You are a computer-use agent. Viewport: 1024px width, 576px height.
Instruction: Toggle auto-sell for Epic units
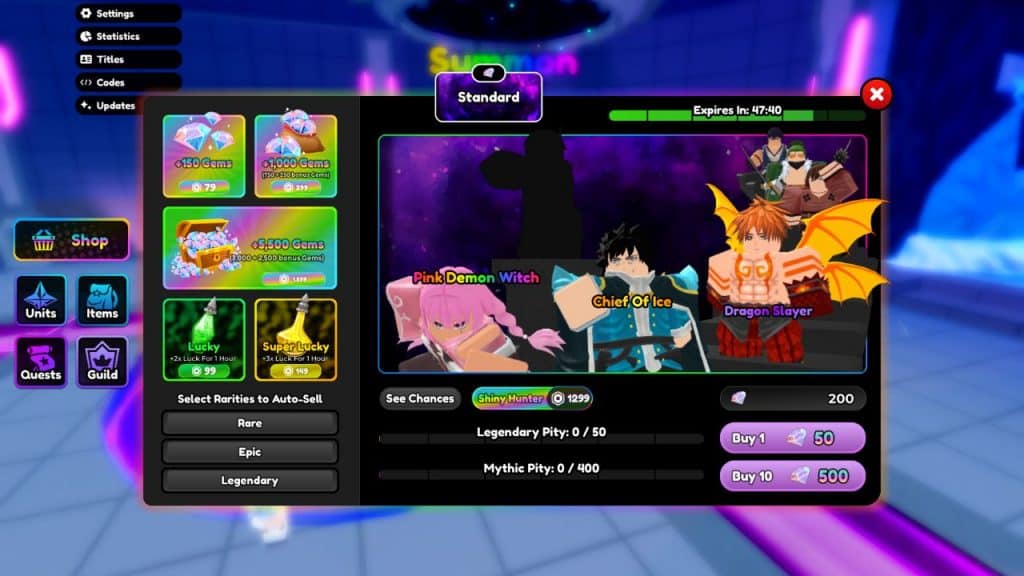click(x=250, y=452)
